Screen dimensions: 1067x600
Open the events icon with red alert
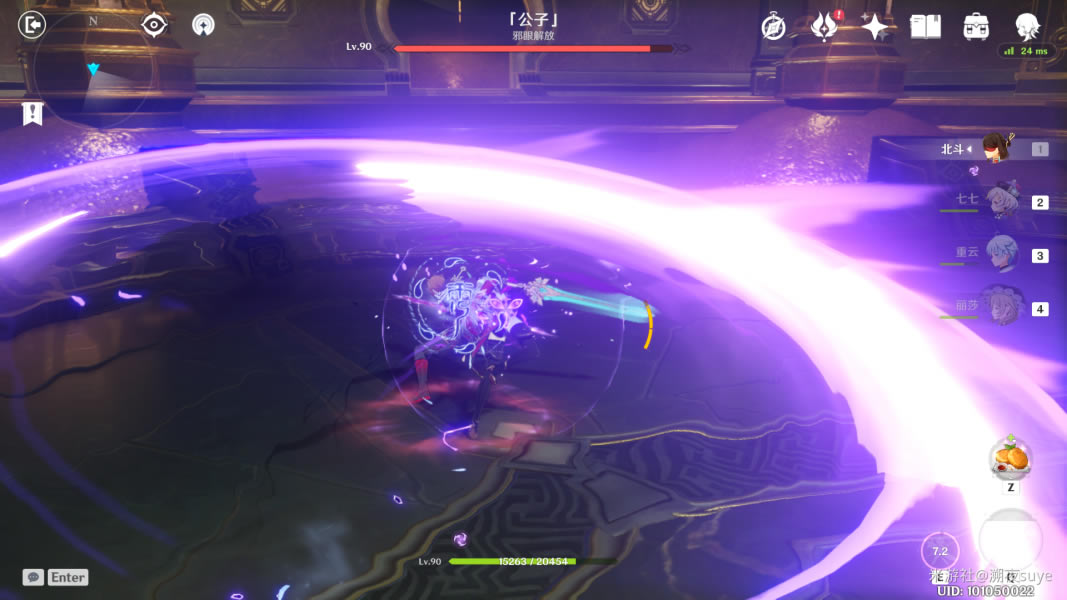pos(824,27)
